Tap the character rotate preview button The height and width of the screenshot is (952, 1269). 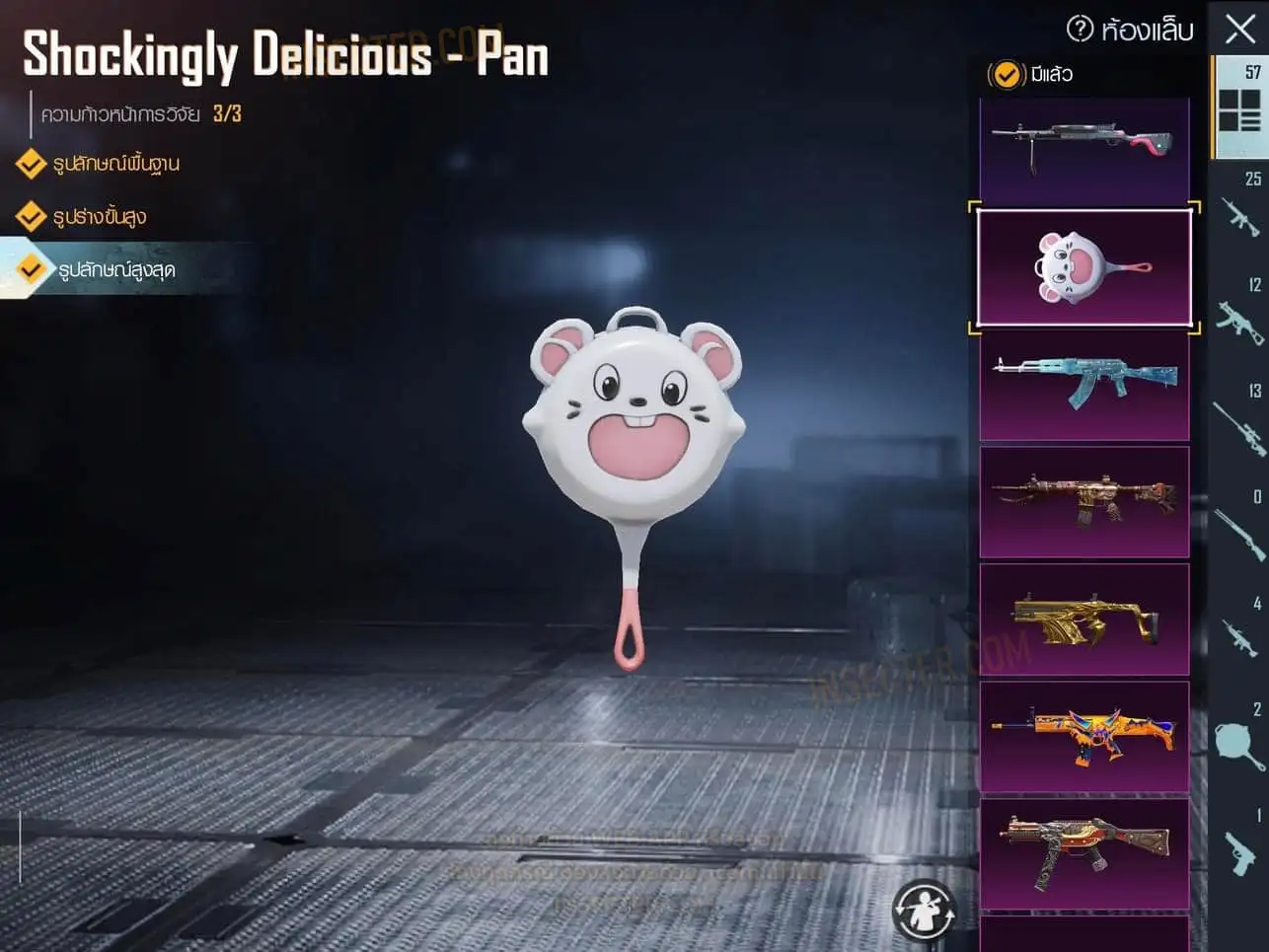click(924, 910)
